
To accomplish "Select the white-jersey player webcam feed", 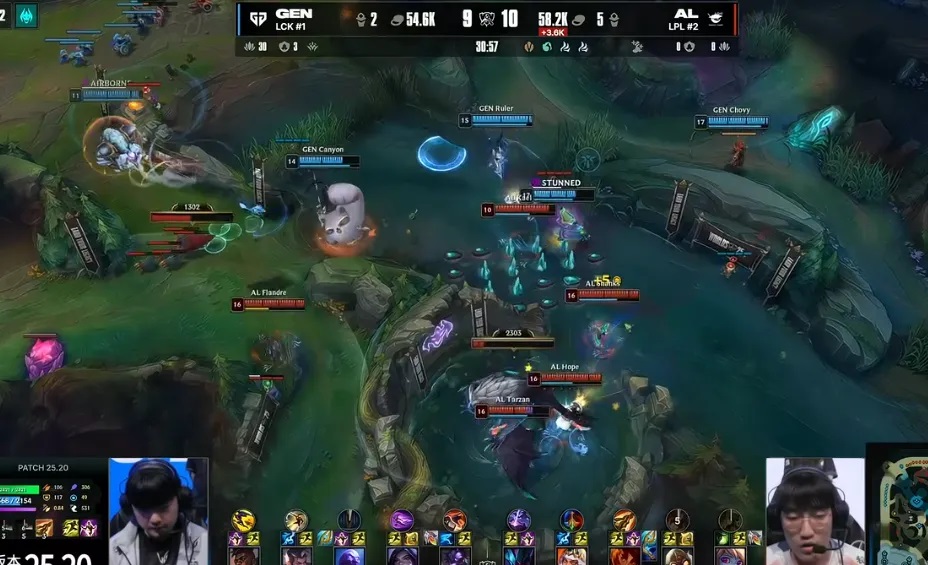I will (814, 510).
